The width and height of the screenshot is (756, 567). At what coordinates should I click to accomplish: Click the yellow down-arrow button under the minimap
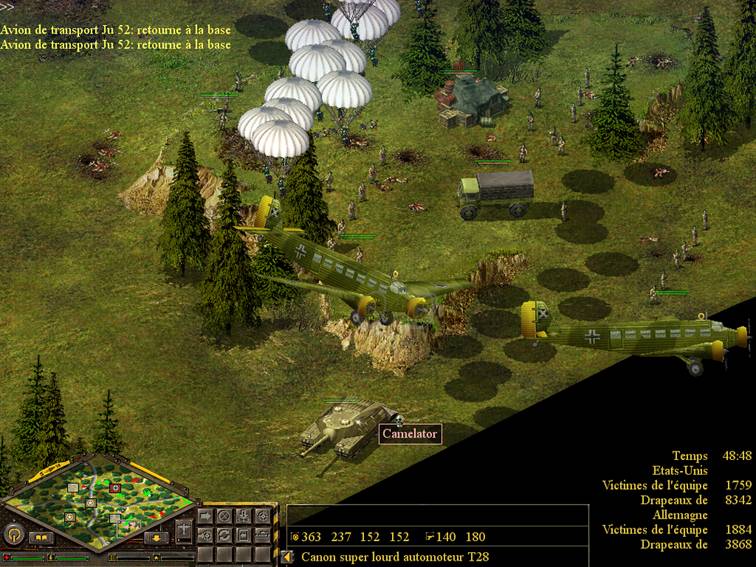[158, 537]
